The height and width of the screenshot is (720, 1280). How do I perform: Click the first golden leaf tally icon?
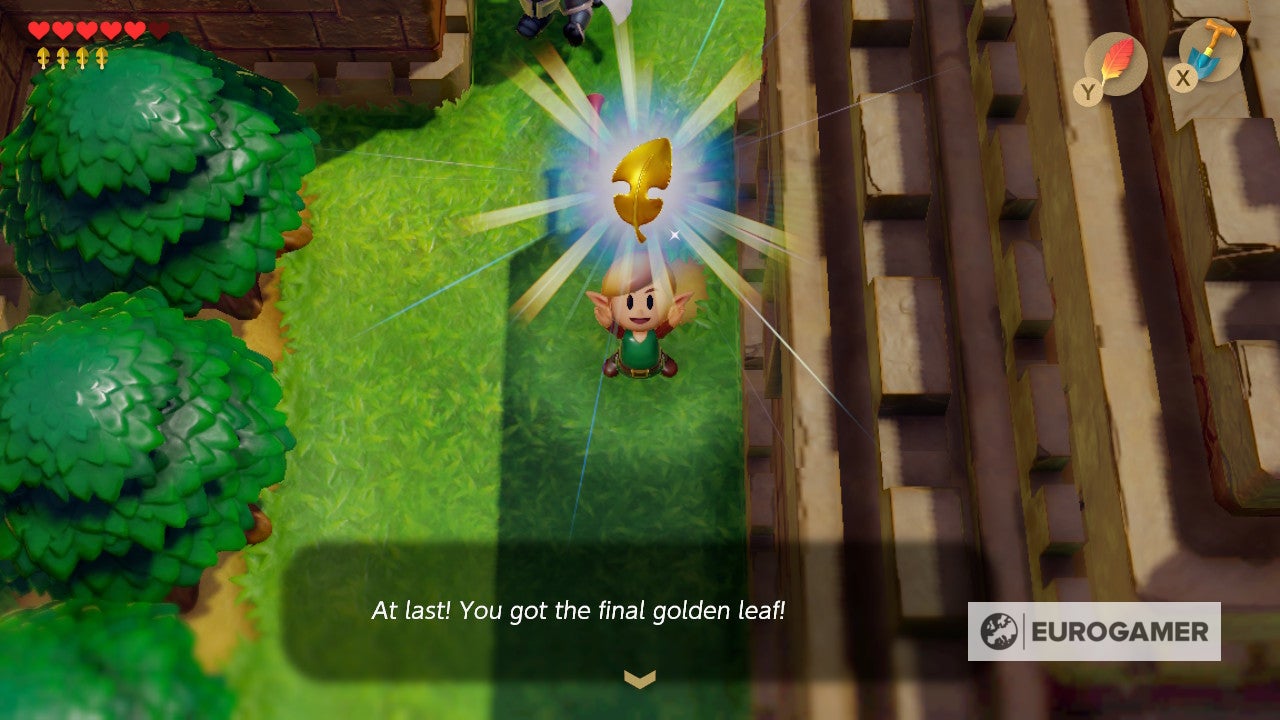pos(43,58)
